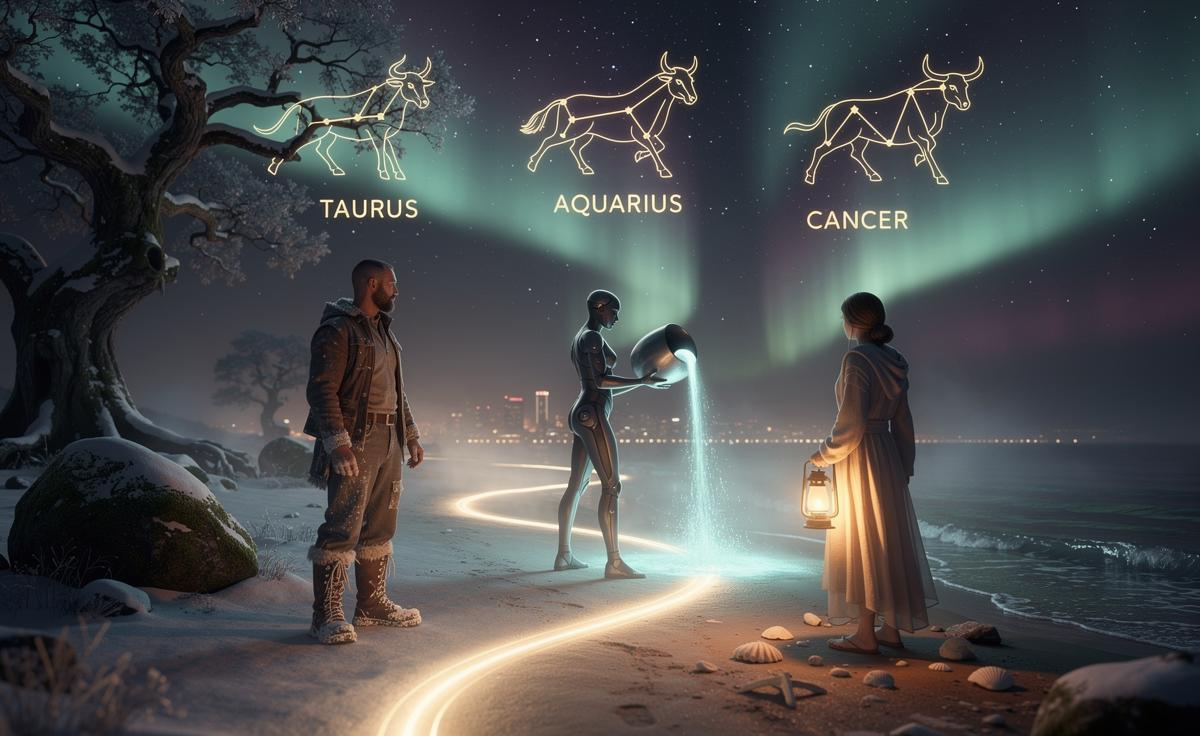Choose the AQUARIUS constellation label
The image size is (1200, 736).
pyautogui.click(x=617, y=204)
